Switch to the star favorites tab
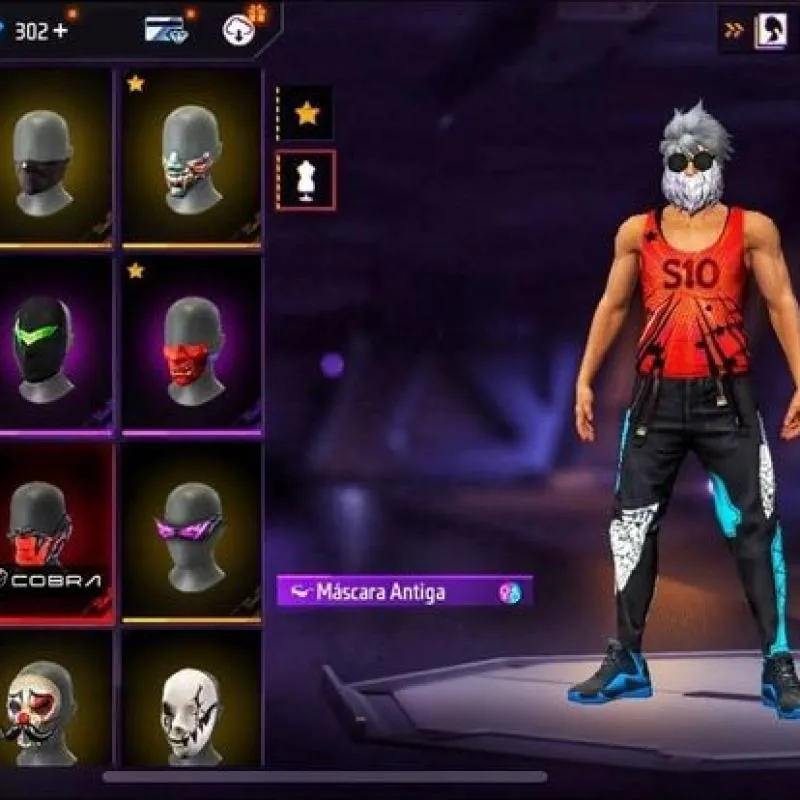This screenshot has height=800, width=800. (x=306, y=113)
